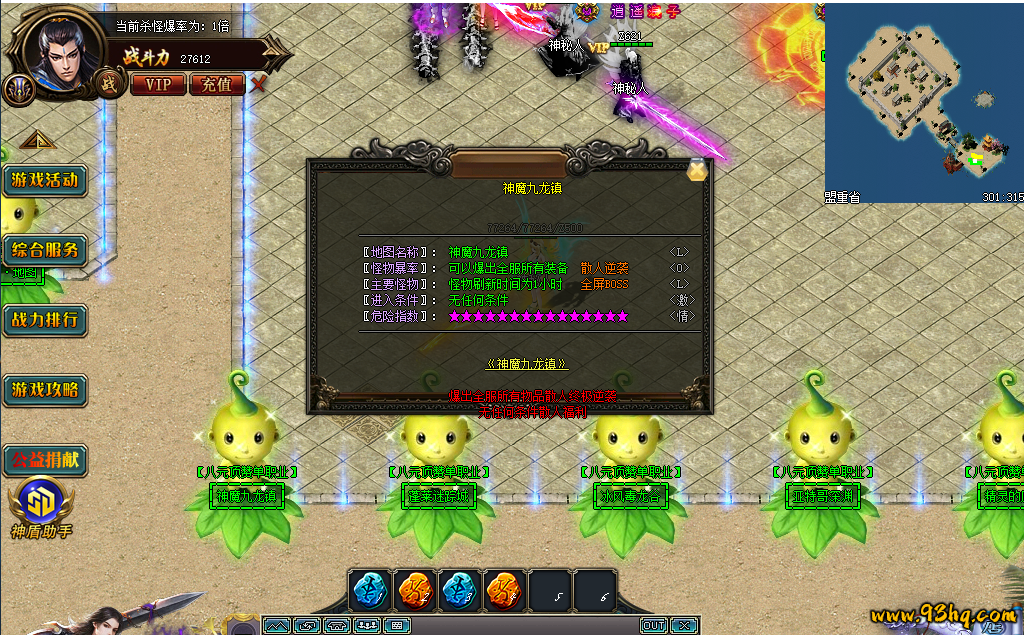Open the 充值 recharge button
The height and width of the screenshot is (635, 1024).
pos(216,84)
